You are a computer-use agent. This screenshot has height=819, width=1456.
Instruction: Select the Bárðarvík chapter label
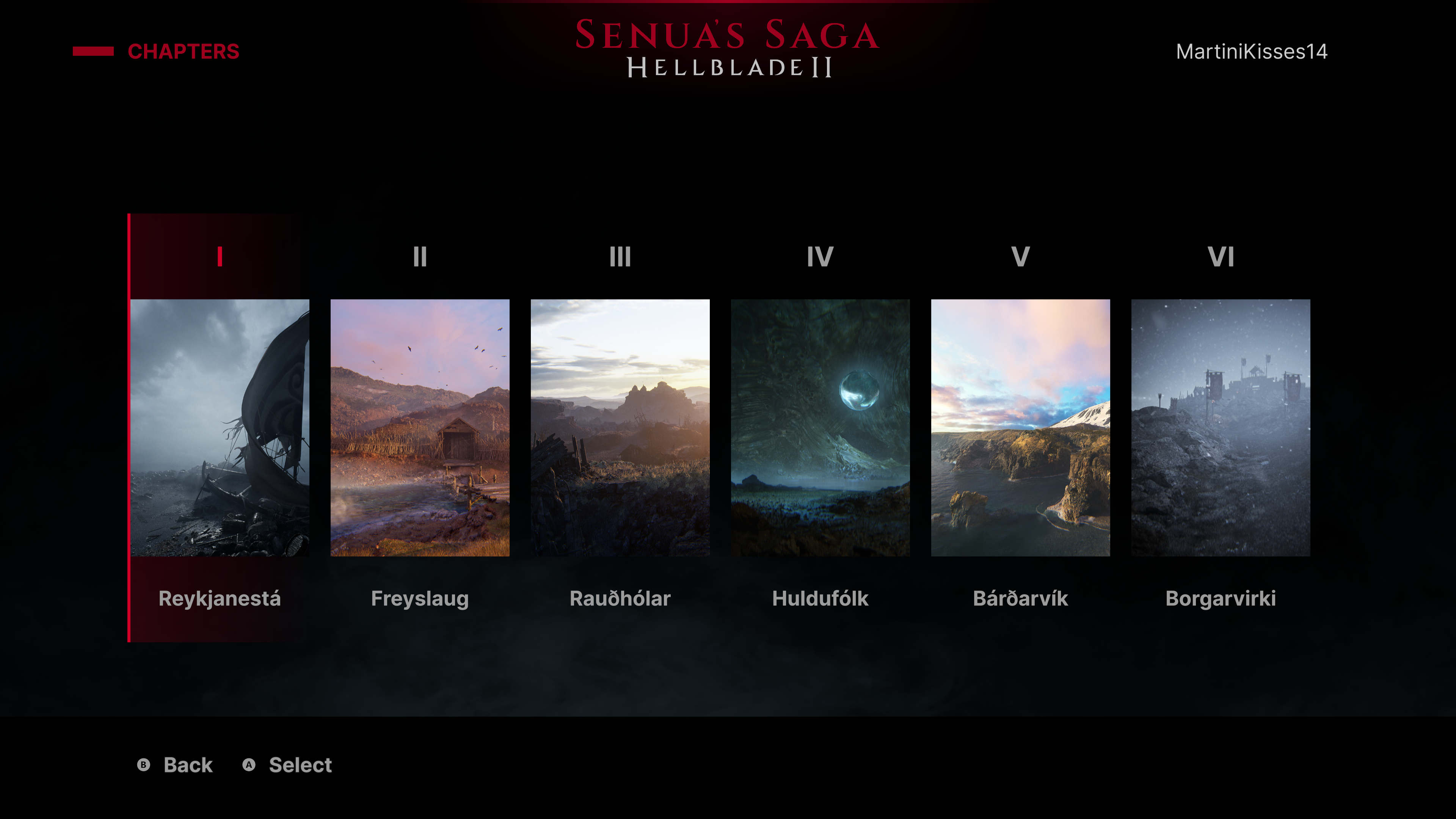[x=1020, y=599]
